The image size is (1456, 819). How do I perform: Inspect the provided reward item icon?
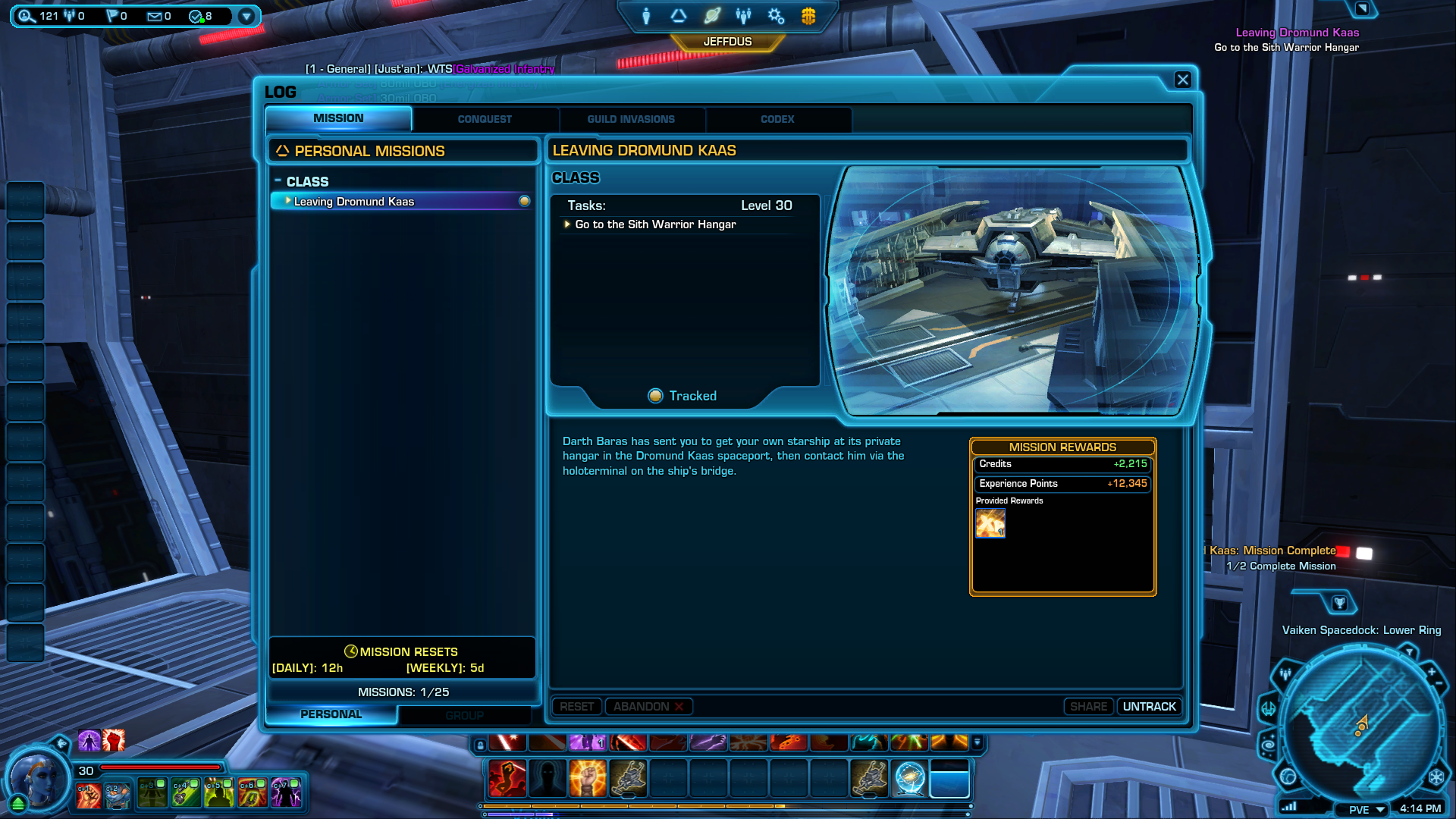coord(990,523)
